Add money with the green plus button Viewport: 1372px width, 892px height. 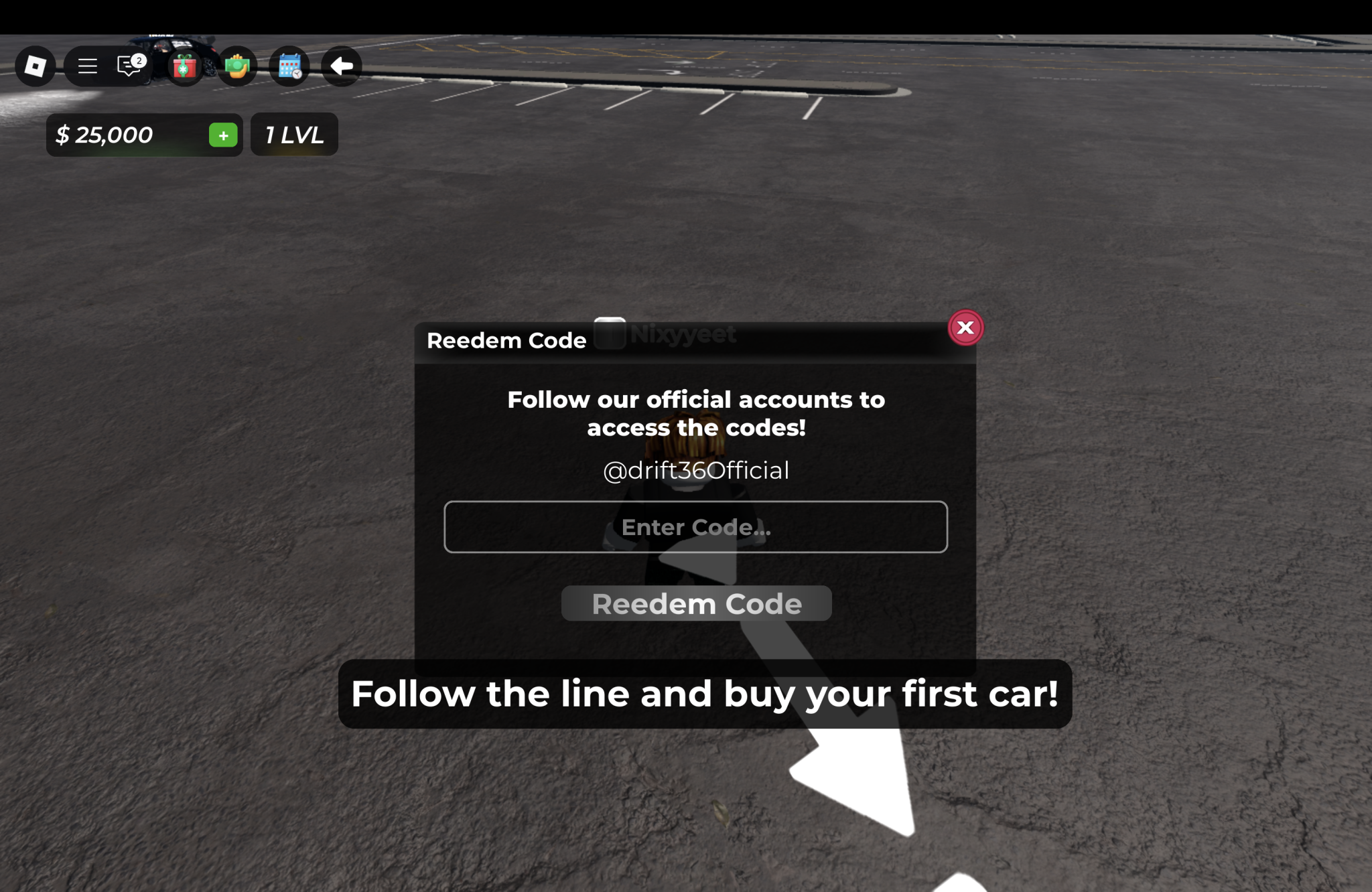coord(223,135)
